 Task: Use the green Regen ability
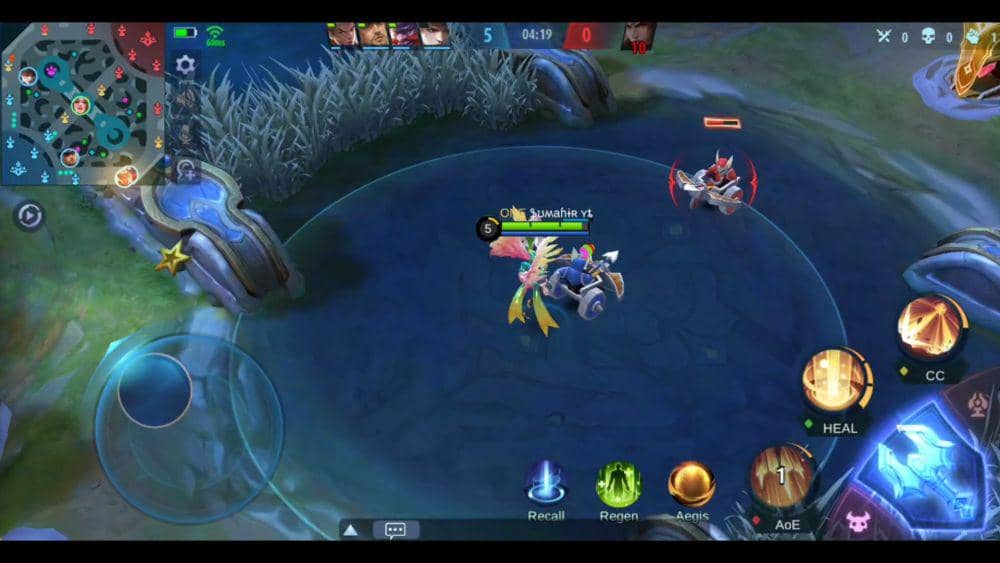pos(619,483)
